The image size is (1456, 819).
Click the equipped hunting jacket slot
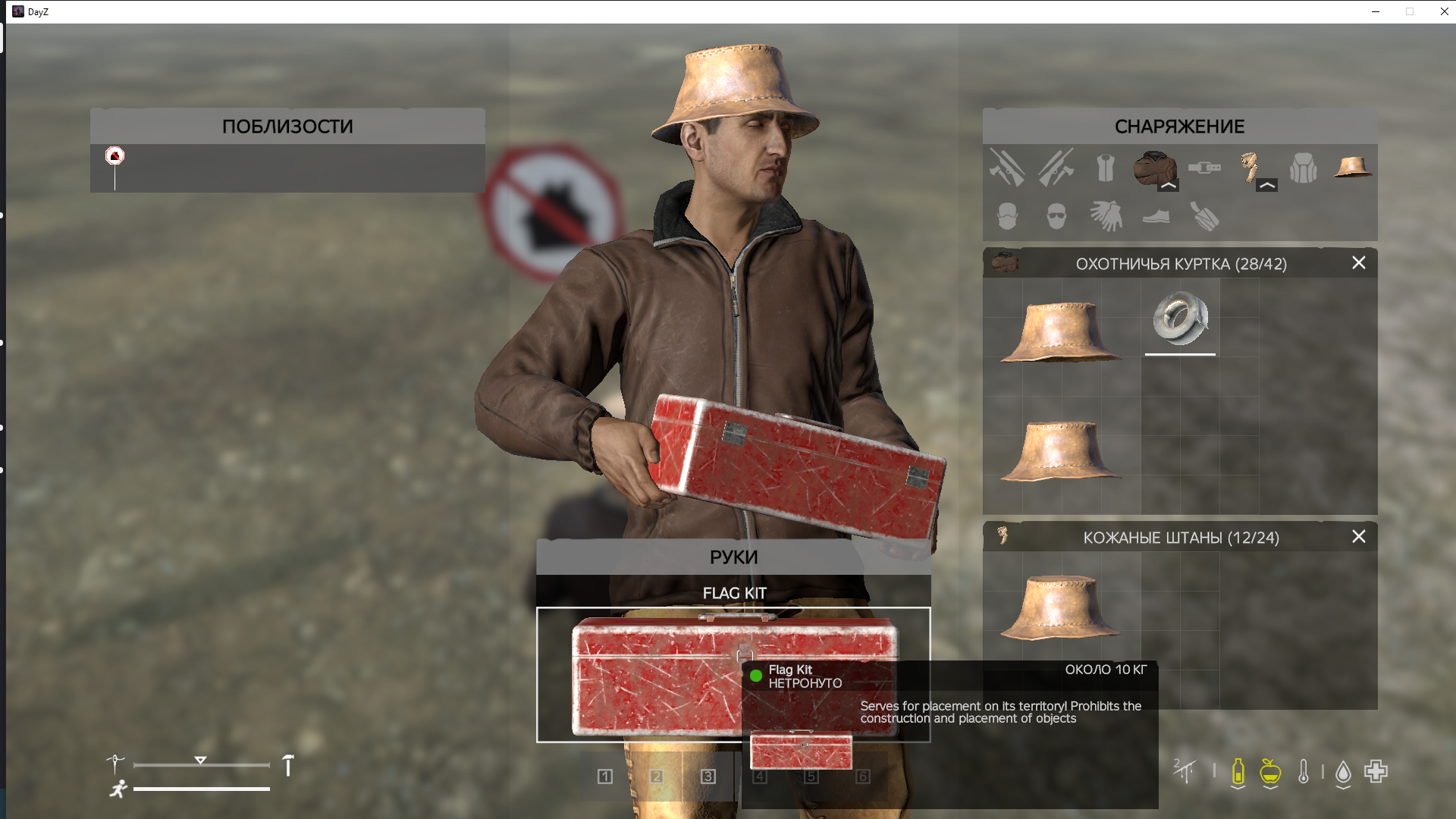pos(1153,167)
